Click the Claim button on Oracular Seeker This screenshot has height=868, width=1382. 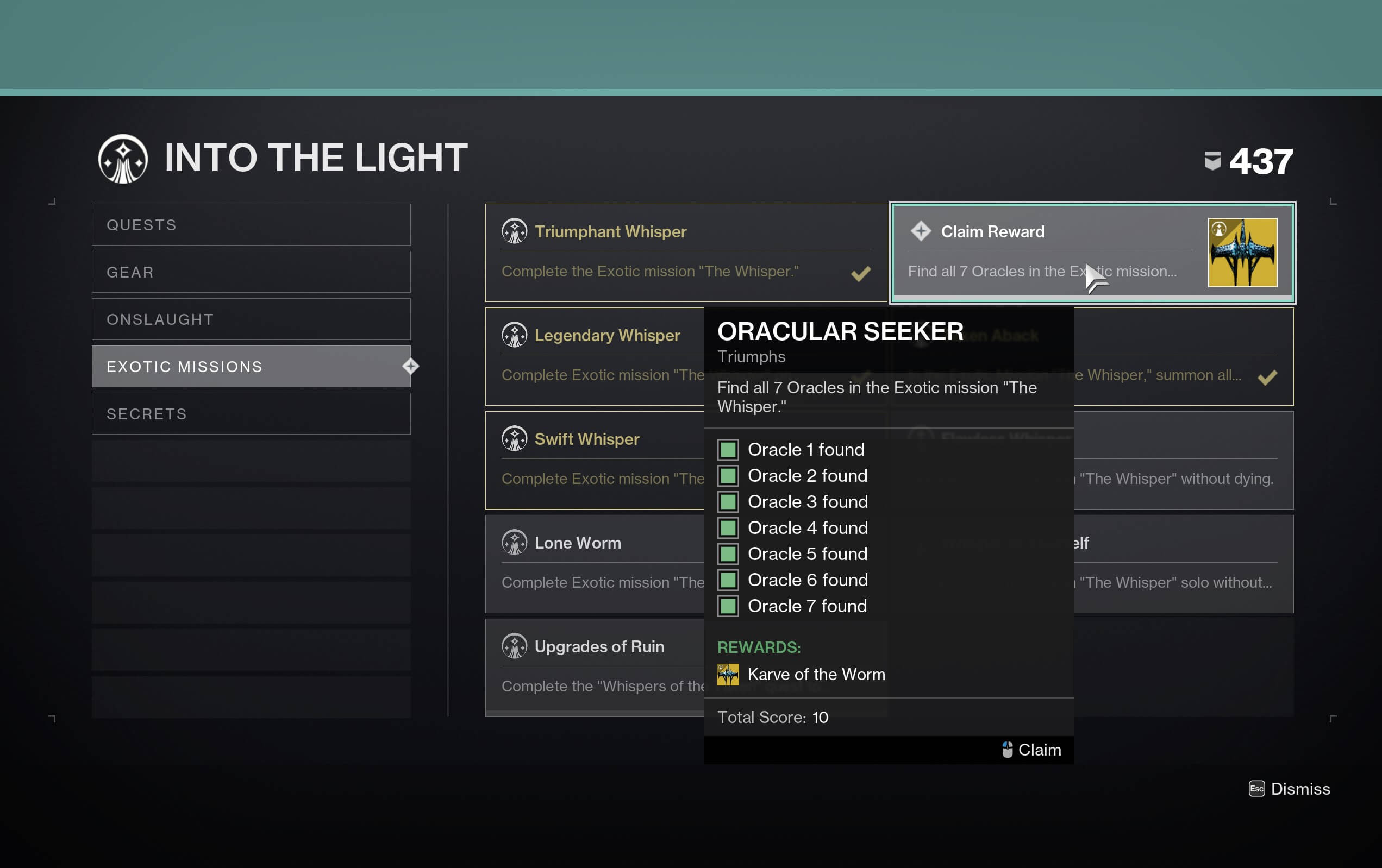(x=1031, y=750)
